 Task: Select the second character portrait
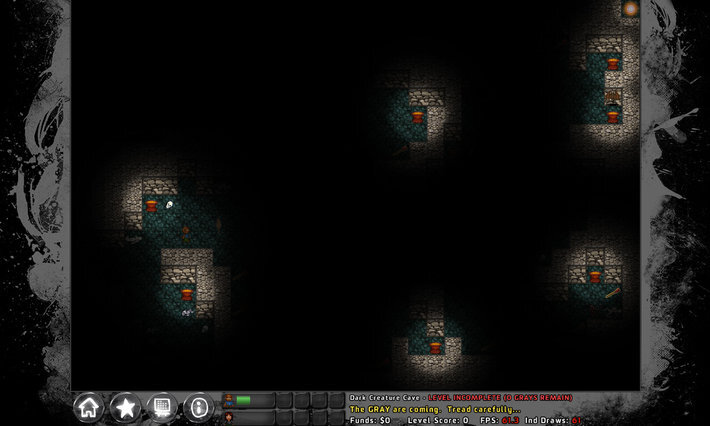pyautogui.click(x=229, y=417)
